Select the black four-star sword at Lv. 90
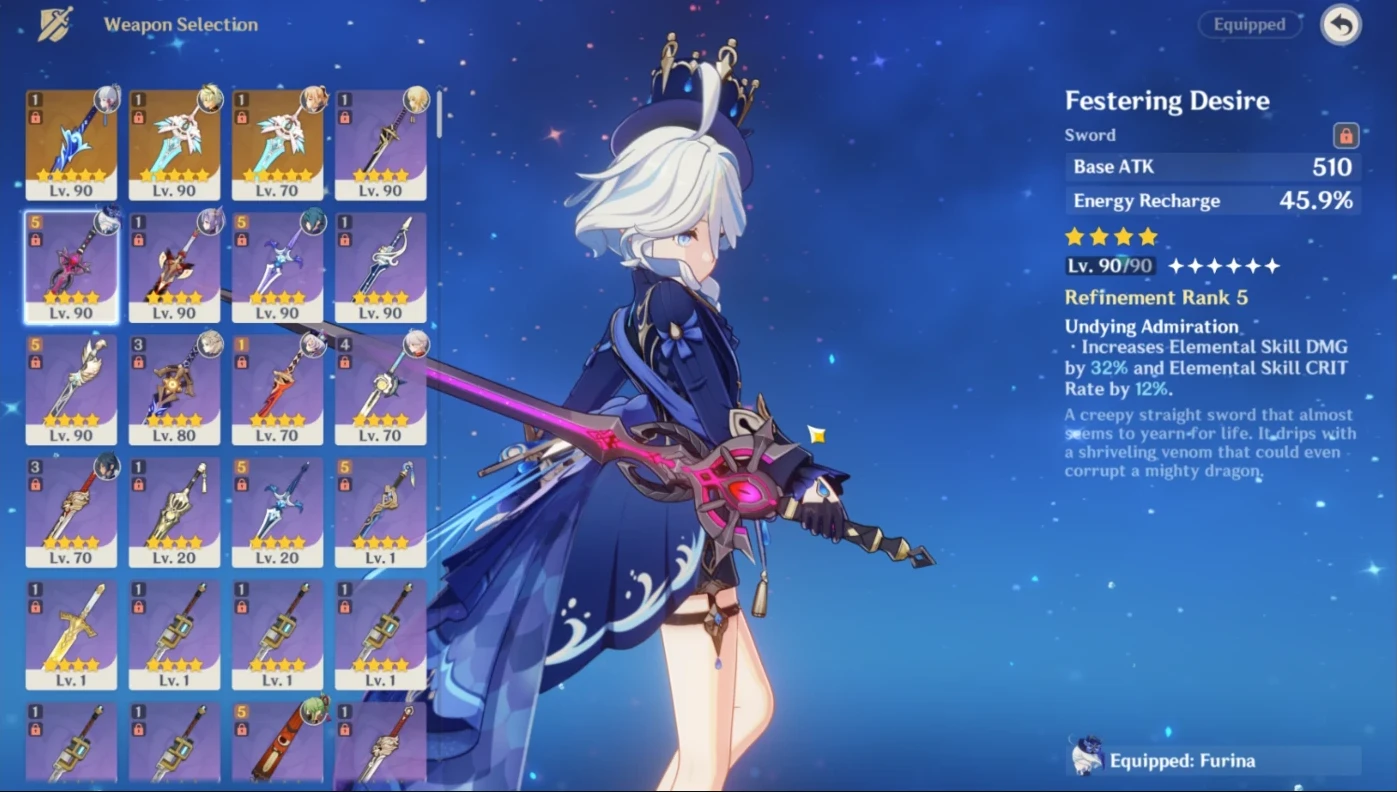 [x=380, y=145]
